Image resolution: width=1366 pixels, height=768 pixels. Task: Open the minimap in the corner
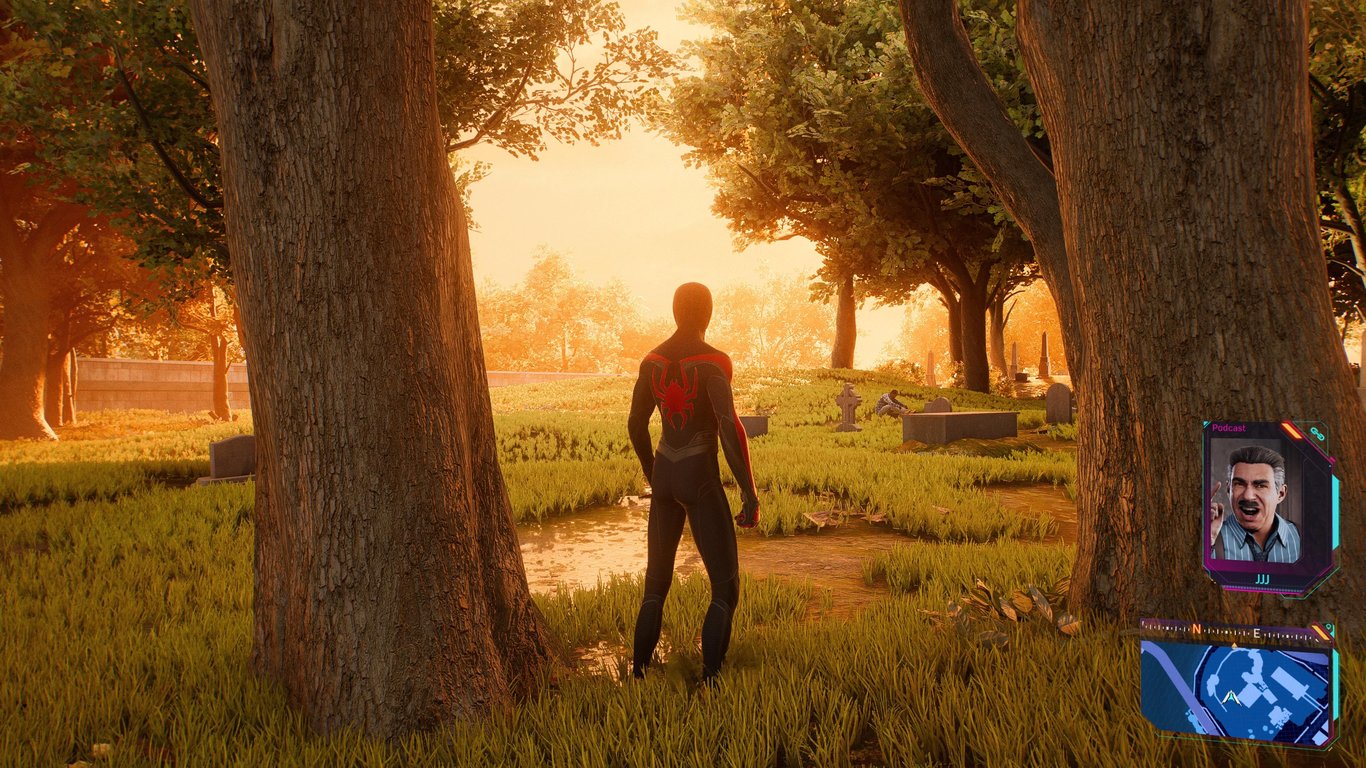pyautogui.click(x=1237, y=692)
